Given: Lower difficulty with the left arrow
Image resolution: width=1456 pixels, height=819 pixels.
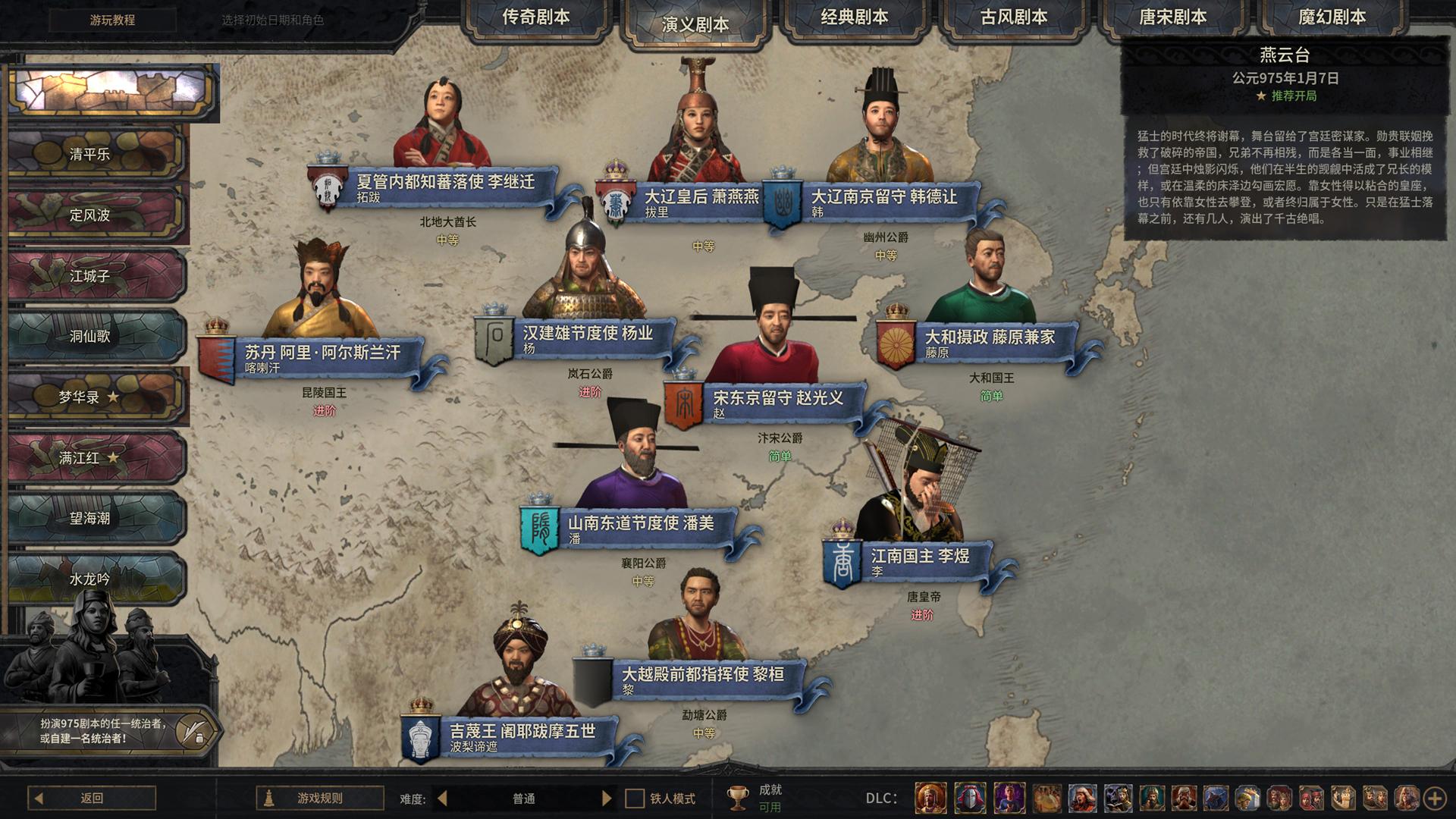Looking at the screenshot, I should 443,798.
